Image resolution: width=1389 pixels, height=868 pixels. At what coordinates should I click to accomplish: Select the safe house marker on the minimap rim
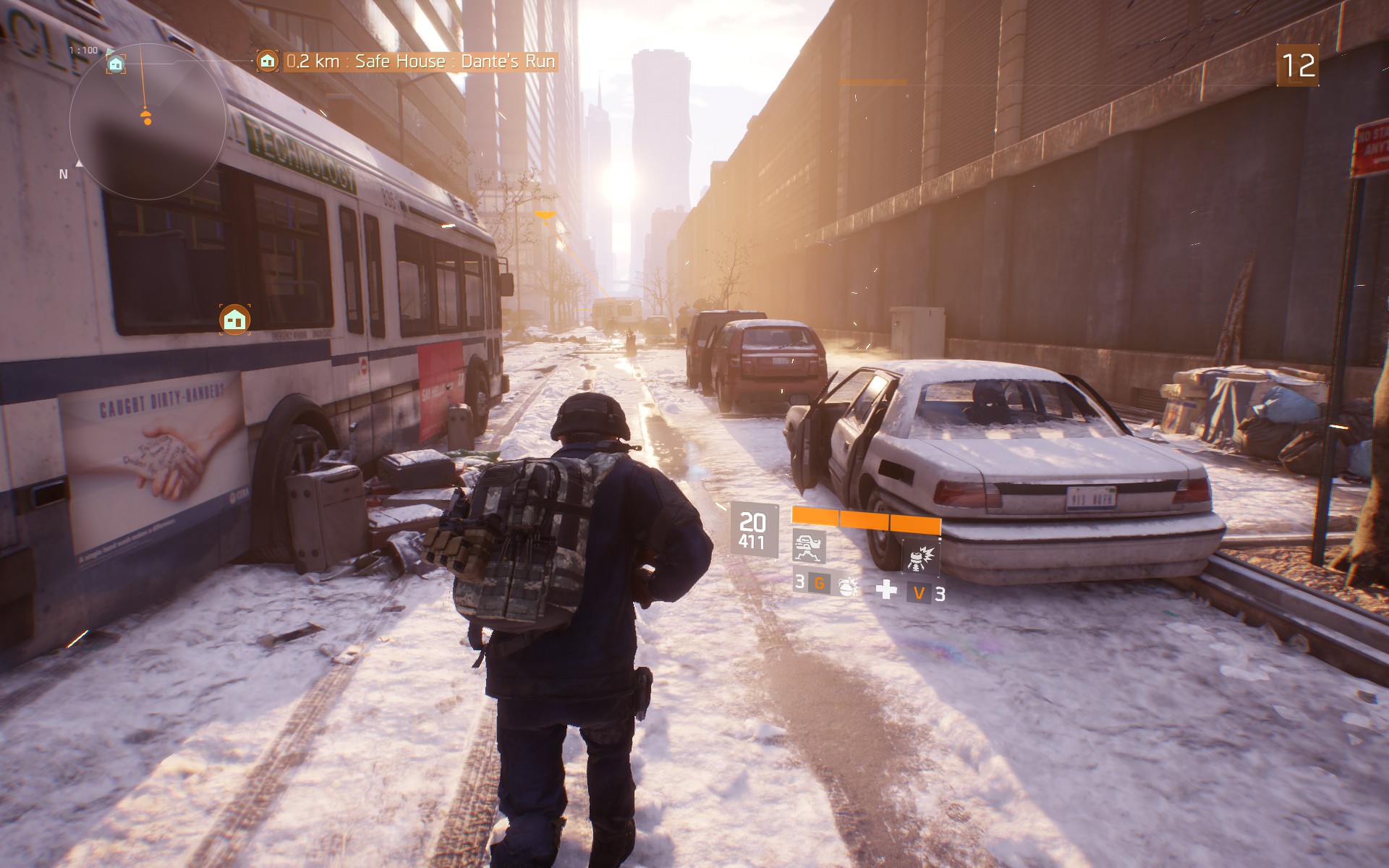pos(116,64)
